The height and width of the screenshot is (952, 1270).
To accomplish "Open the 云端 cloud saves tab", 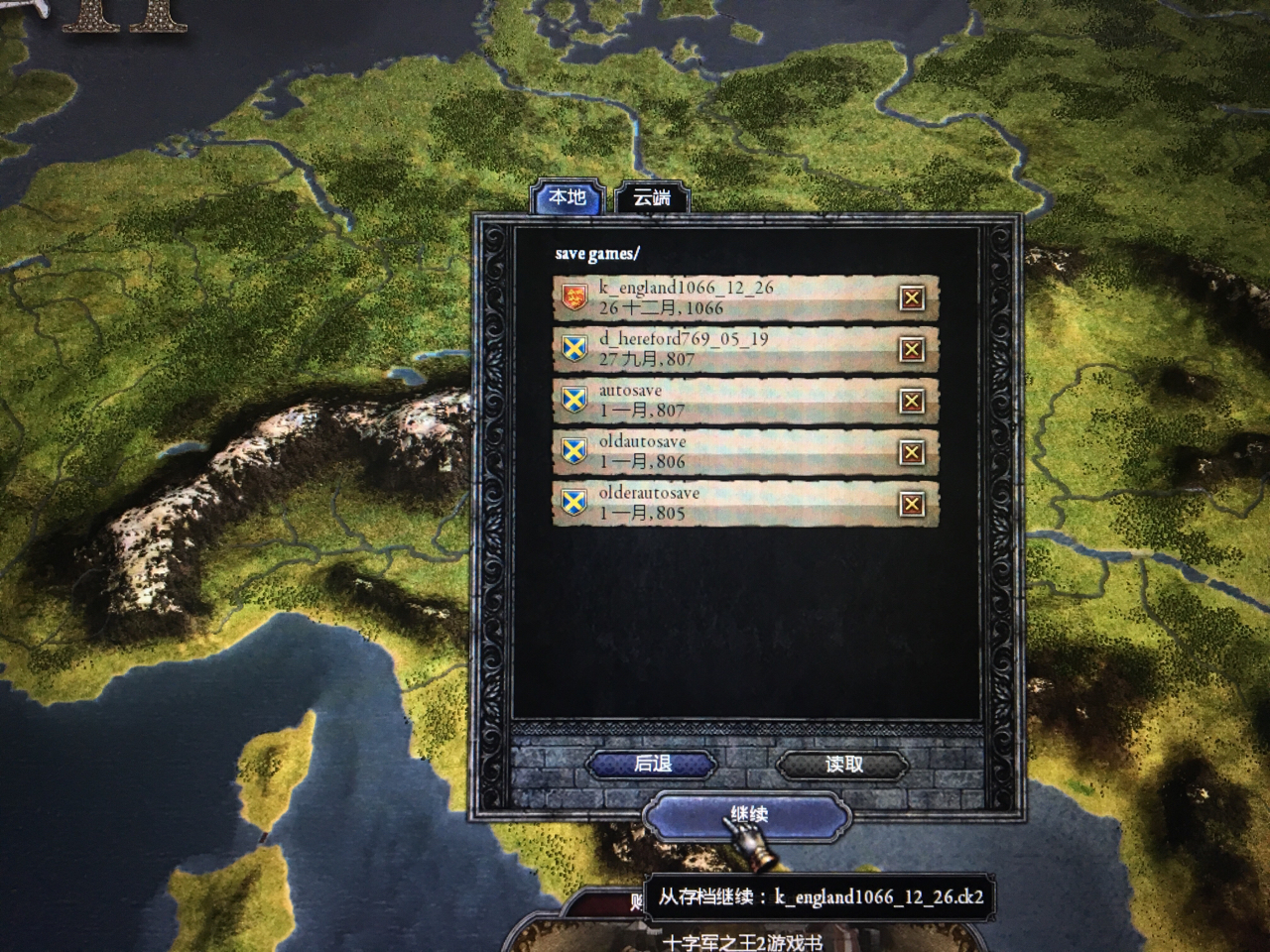I will 651,197.
